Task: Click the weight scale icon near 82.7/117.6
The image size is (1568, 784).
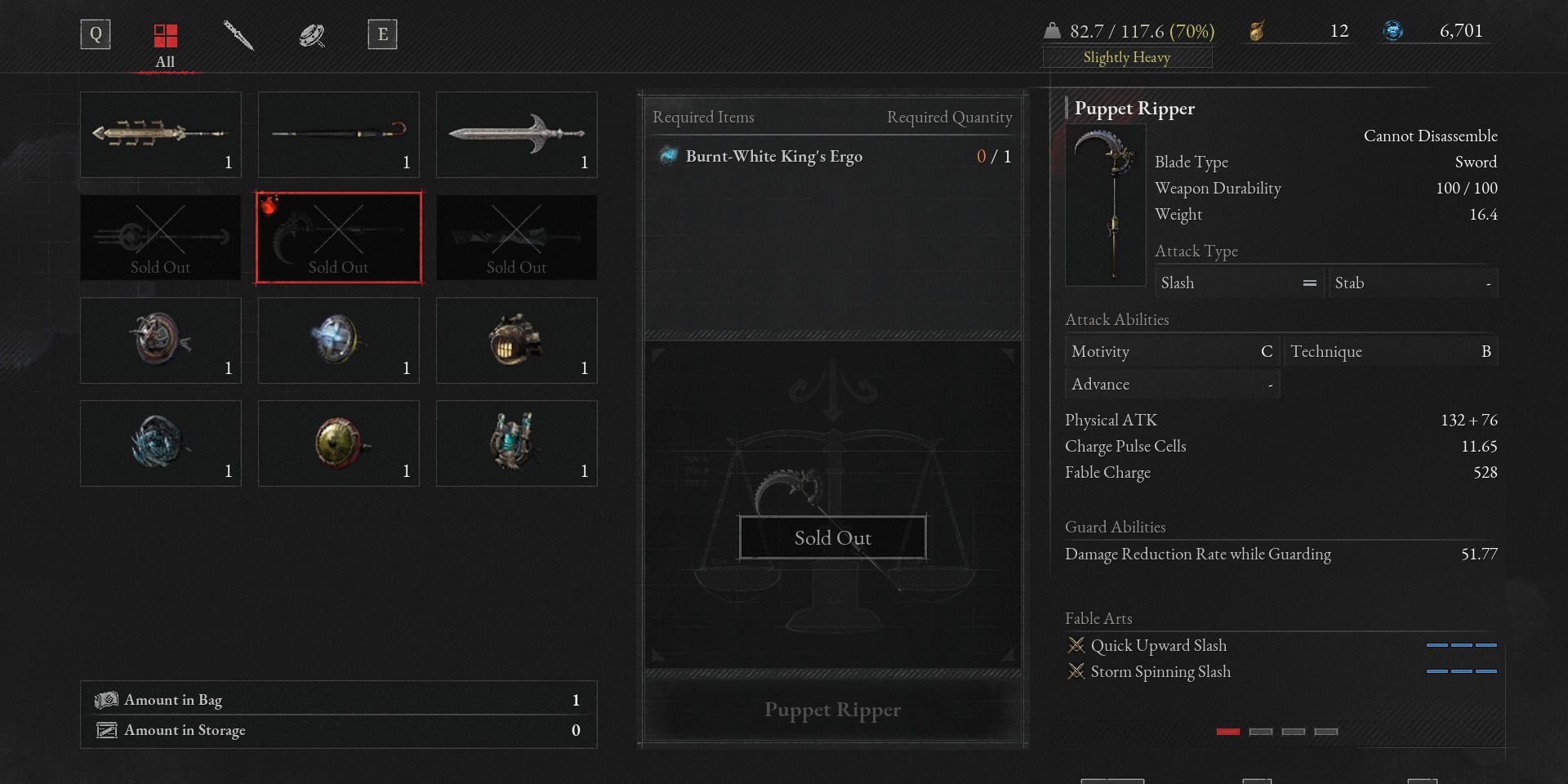Action: (1053, 29)
